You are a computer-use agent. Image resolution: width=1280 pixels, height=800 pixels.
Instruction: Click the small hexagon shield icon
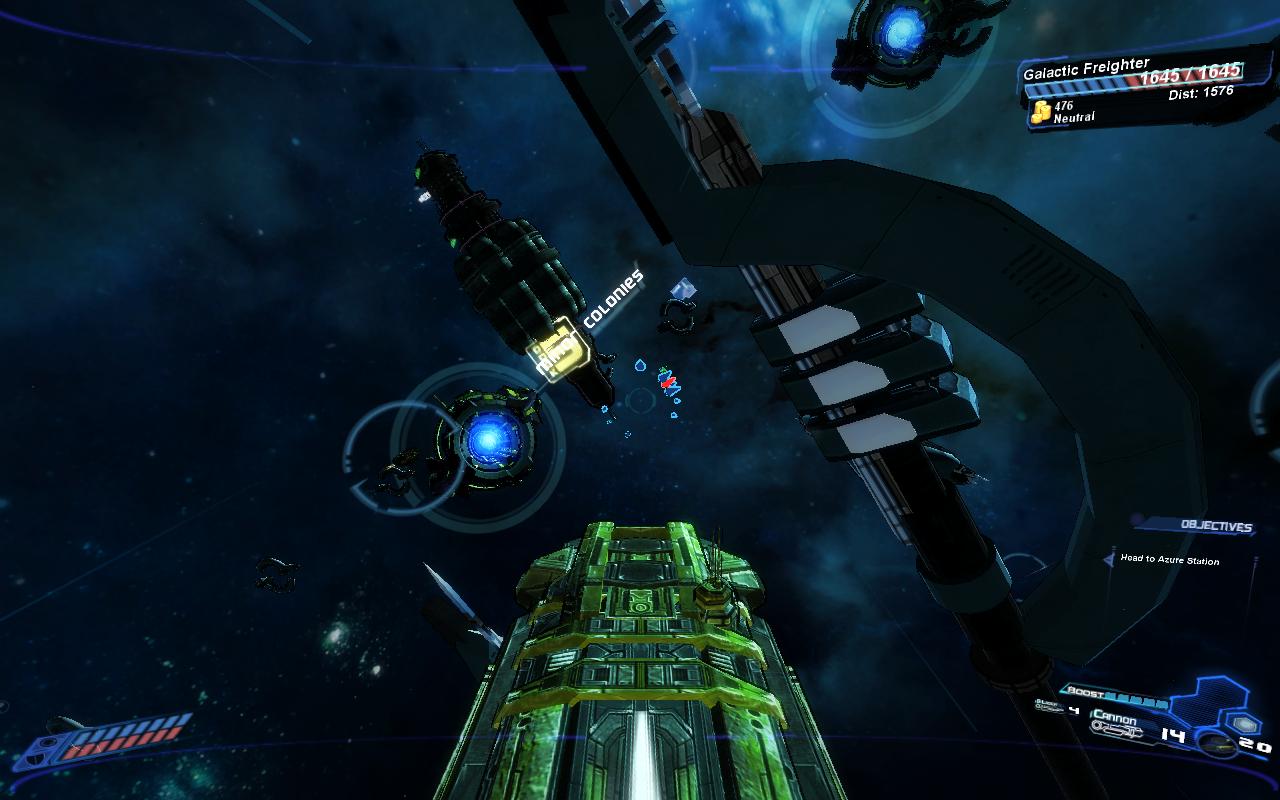pyautogui.click(x=1245, y=723)
